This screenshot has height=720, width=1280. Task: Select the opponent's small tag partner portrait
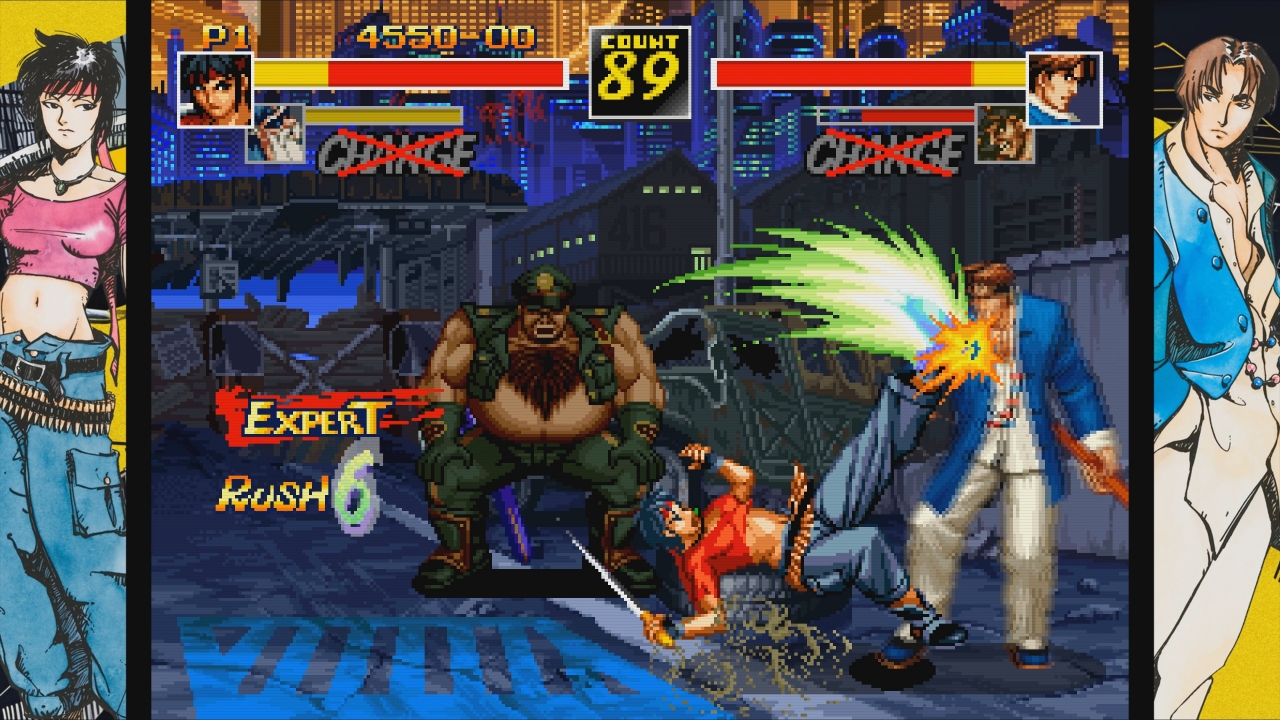pyautogui.click(x=1004, y=134)
